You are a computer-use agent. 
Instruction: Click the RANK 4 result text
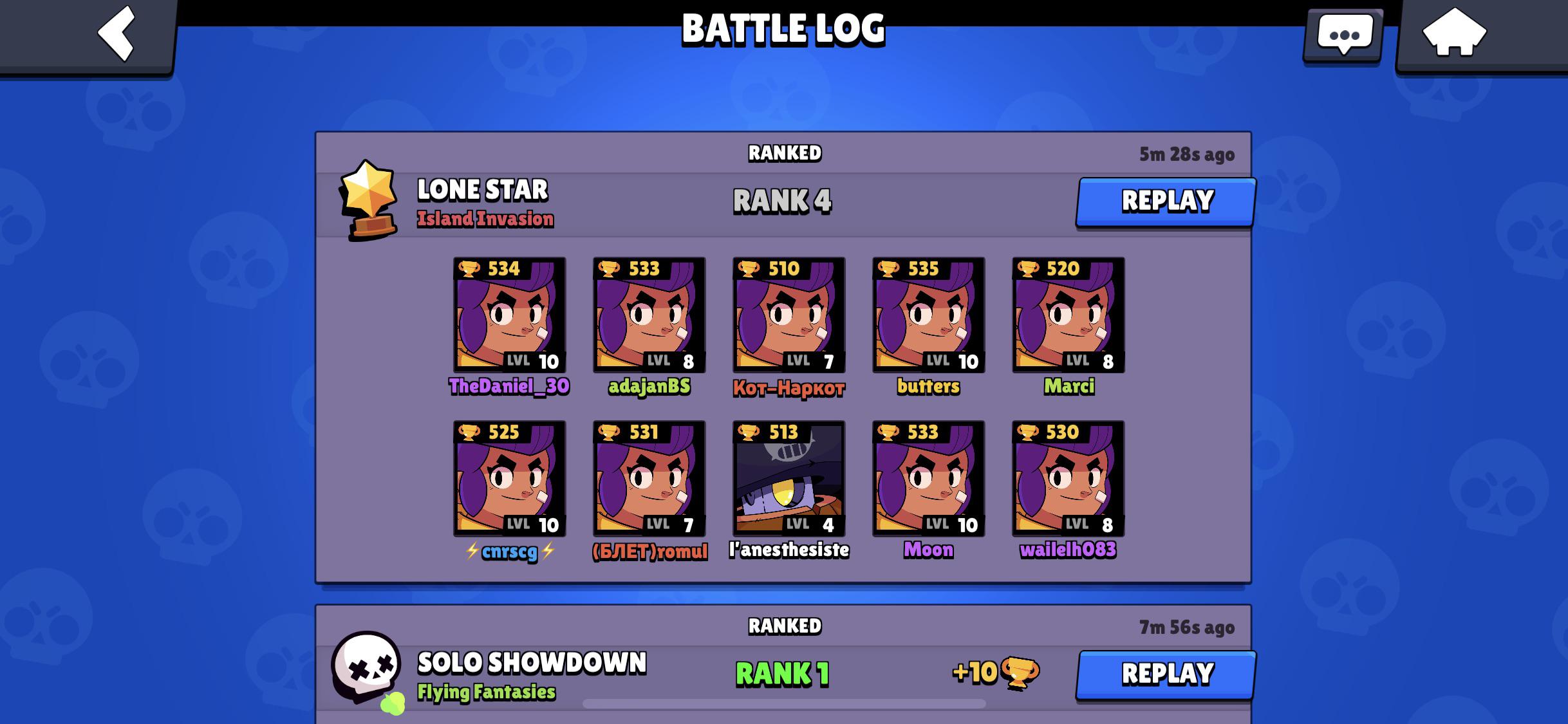(782, 201)
